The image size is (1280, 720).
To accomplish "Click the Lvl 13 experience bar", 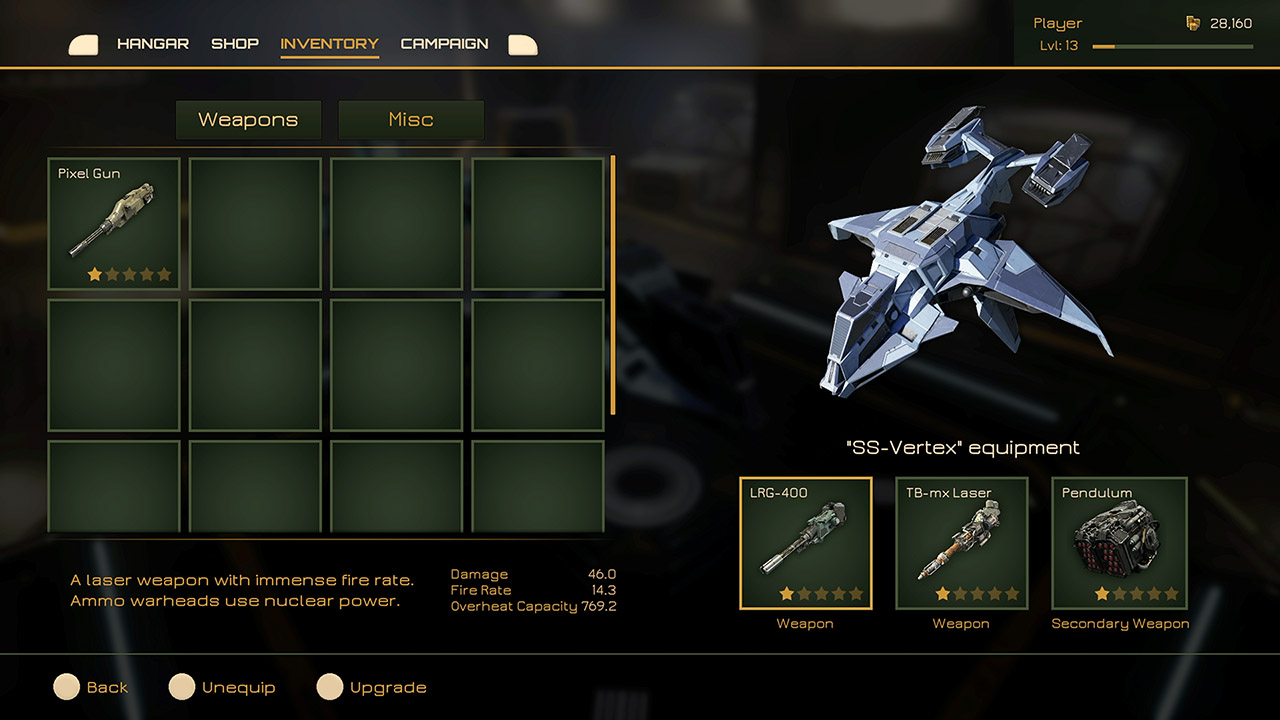I will pos(1170,45).
